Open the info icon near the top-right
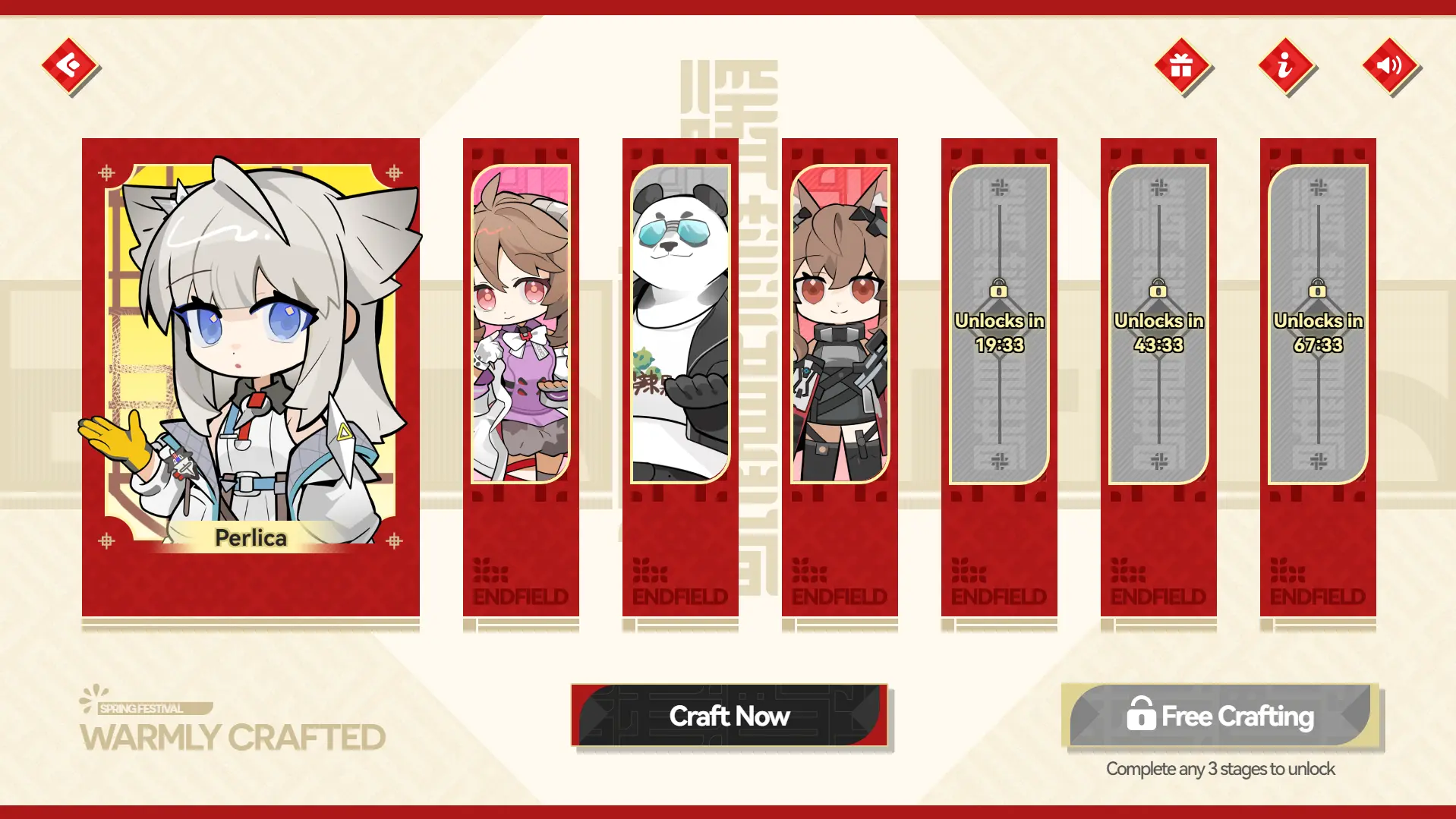This screenshot has height=819, width=1456. coord(1284,67)
